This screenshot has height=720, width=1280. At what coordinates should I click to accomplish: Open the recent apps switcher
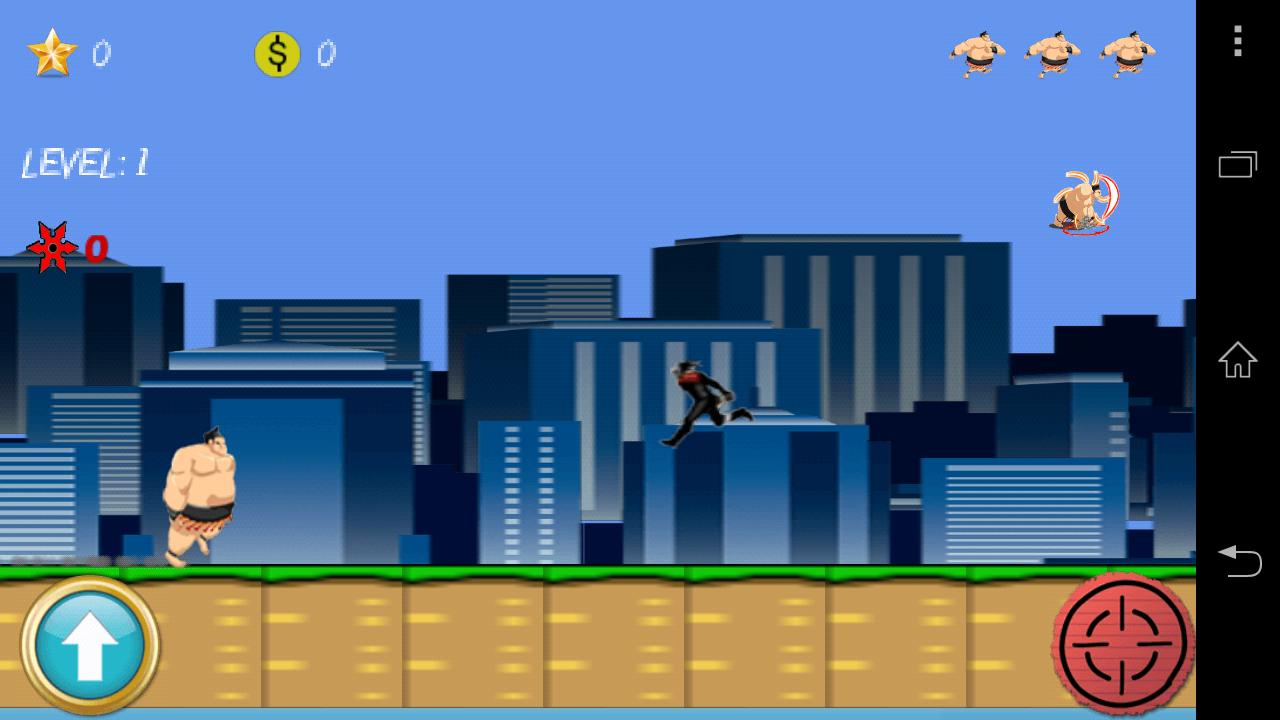coord(1237,164)
